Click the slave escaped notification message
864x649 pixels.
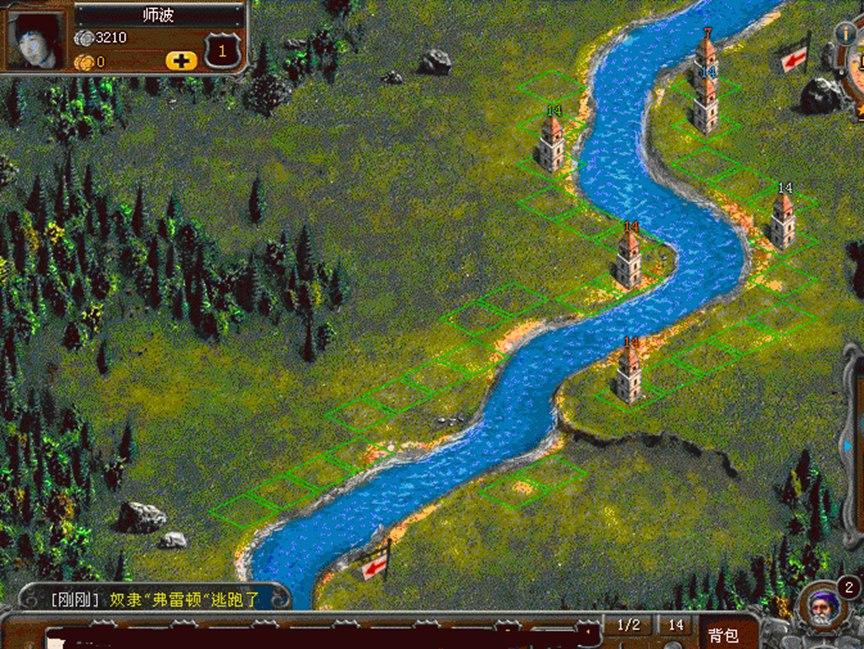point(155,600)
